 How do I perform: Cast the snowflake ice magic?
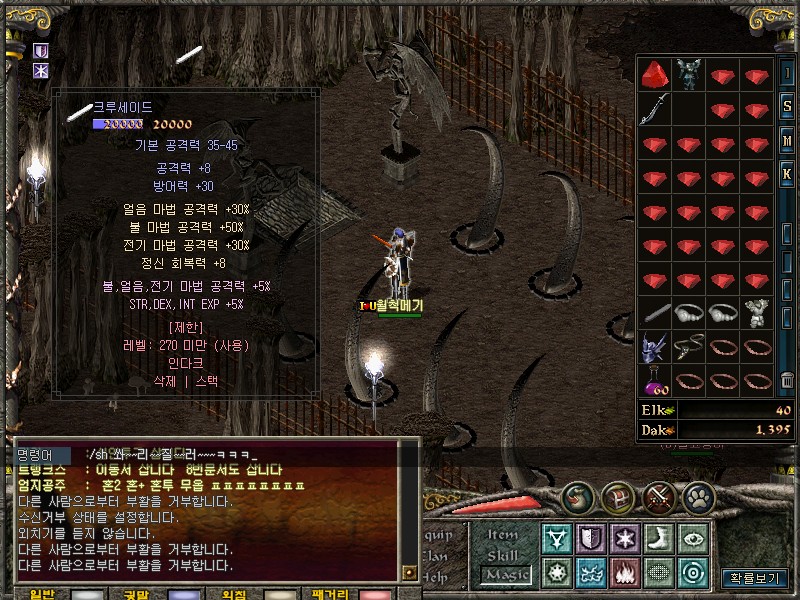point(625,538)
